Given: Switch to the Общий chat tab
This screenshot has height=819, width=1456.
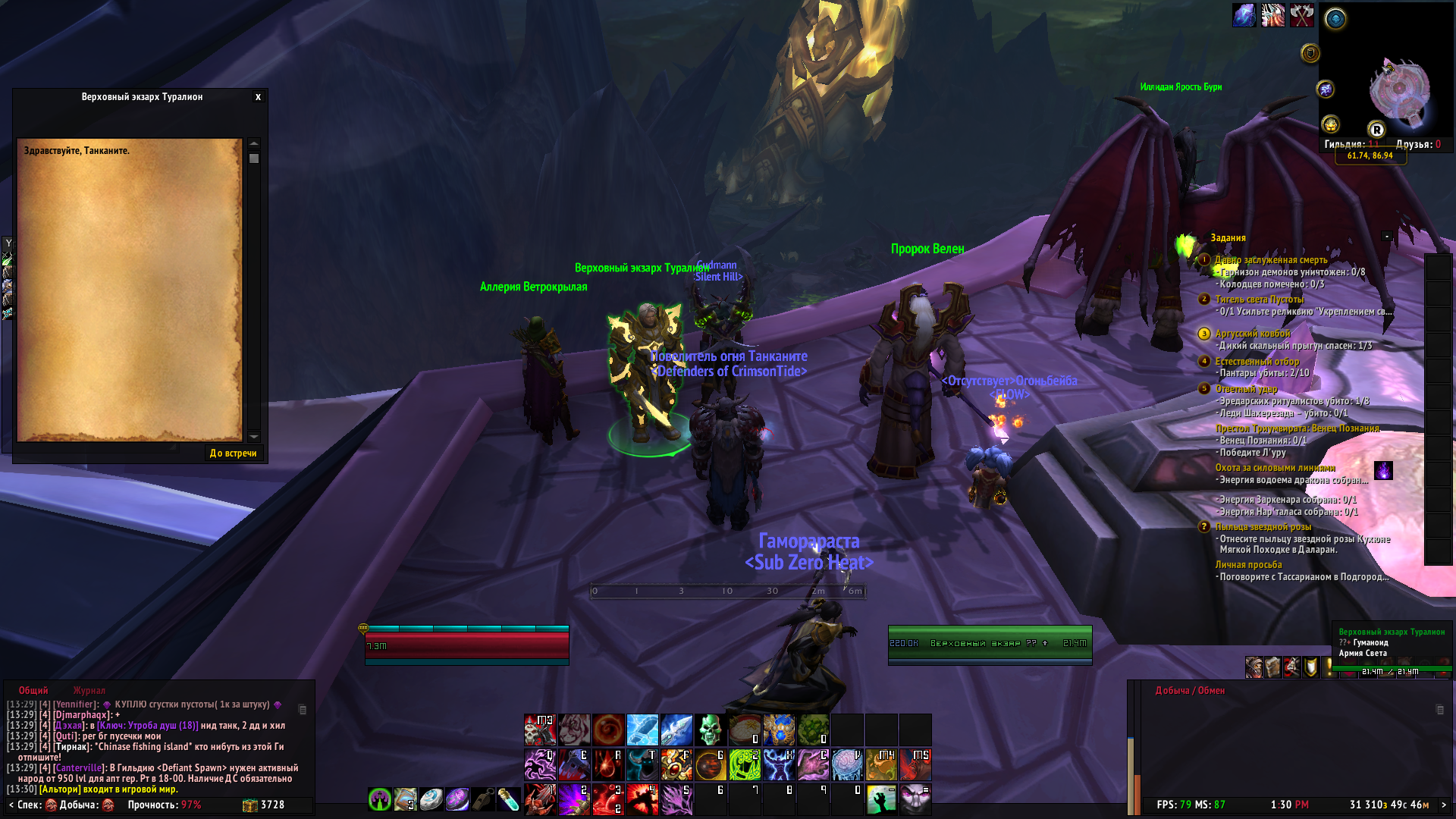Looking at the screenshot, I should click(x=33, y=691).
